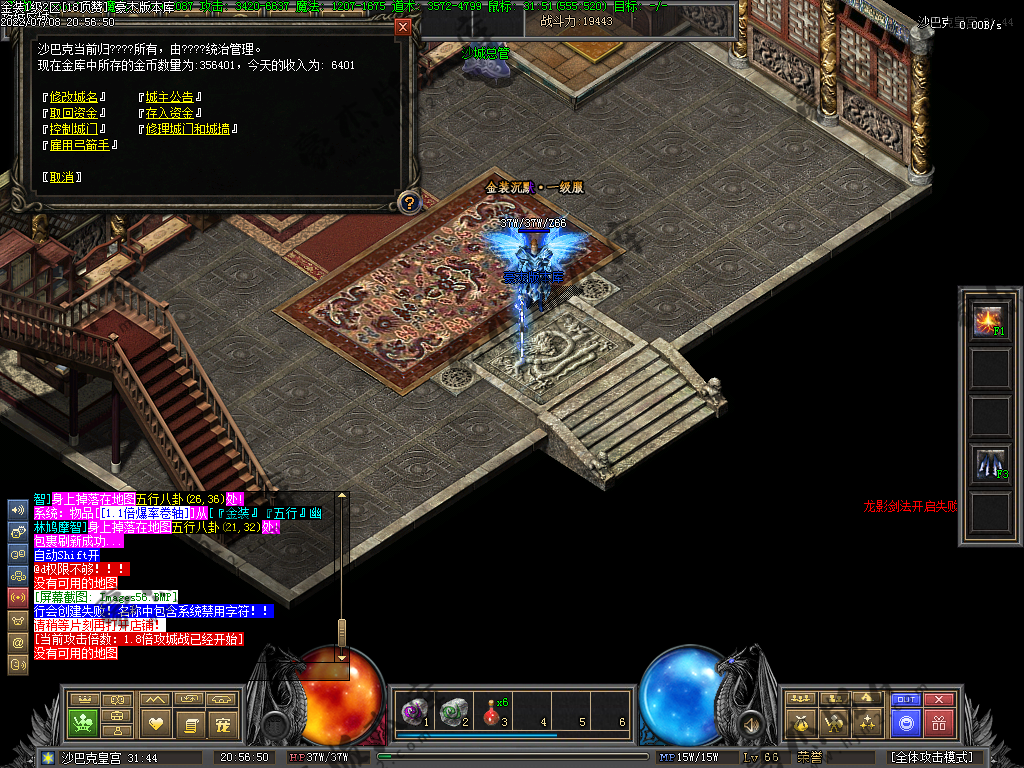Activate the explosion skill in the F1 slot

(x=990, y=321)
